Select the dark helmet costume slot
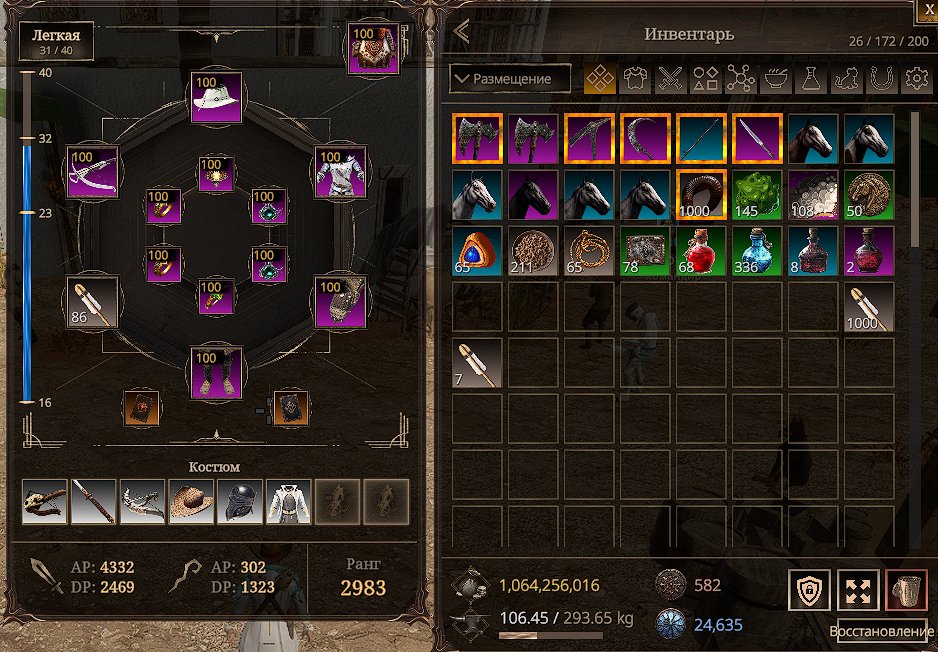This screenshot has height=652, width=938. click(240, 502)
